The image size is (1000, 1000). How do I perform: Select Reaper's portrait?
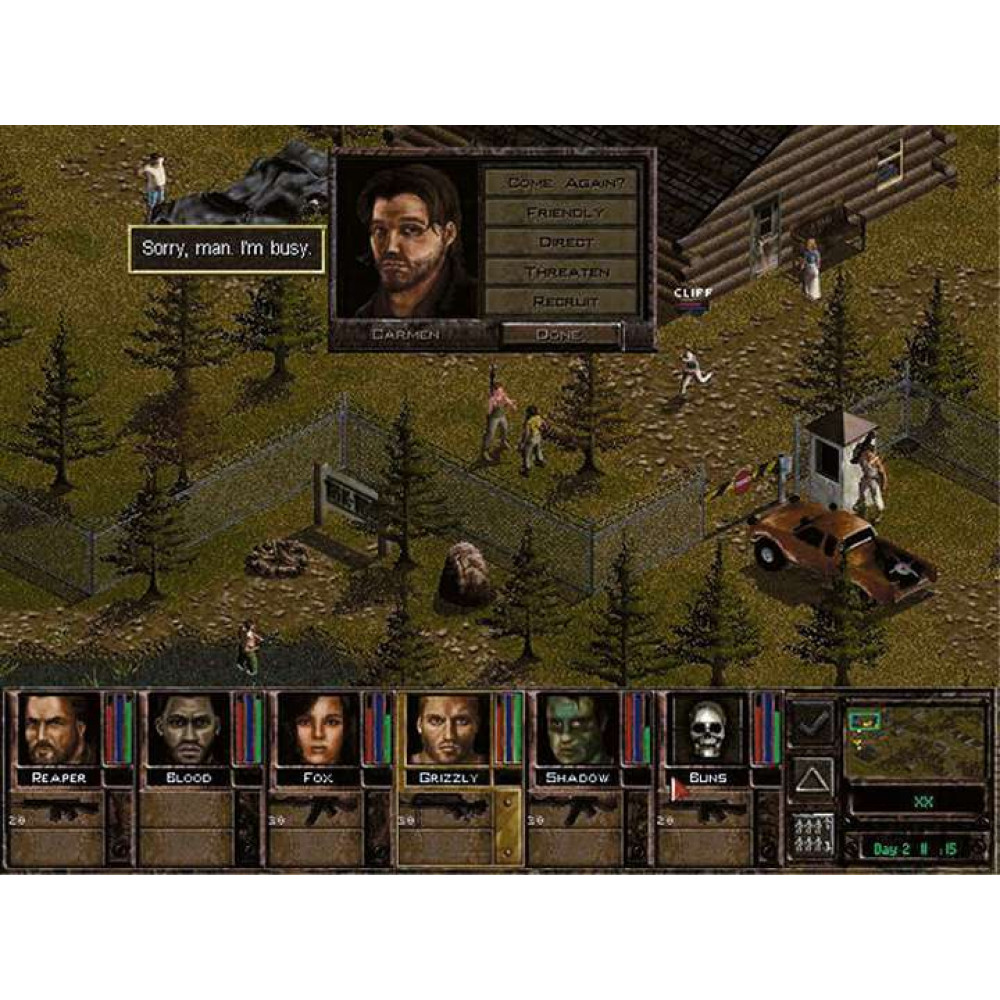click(x=58, y=730)
